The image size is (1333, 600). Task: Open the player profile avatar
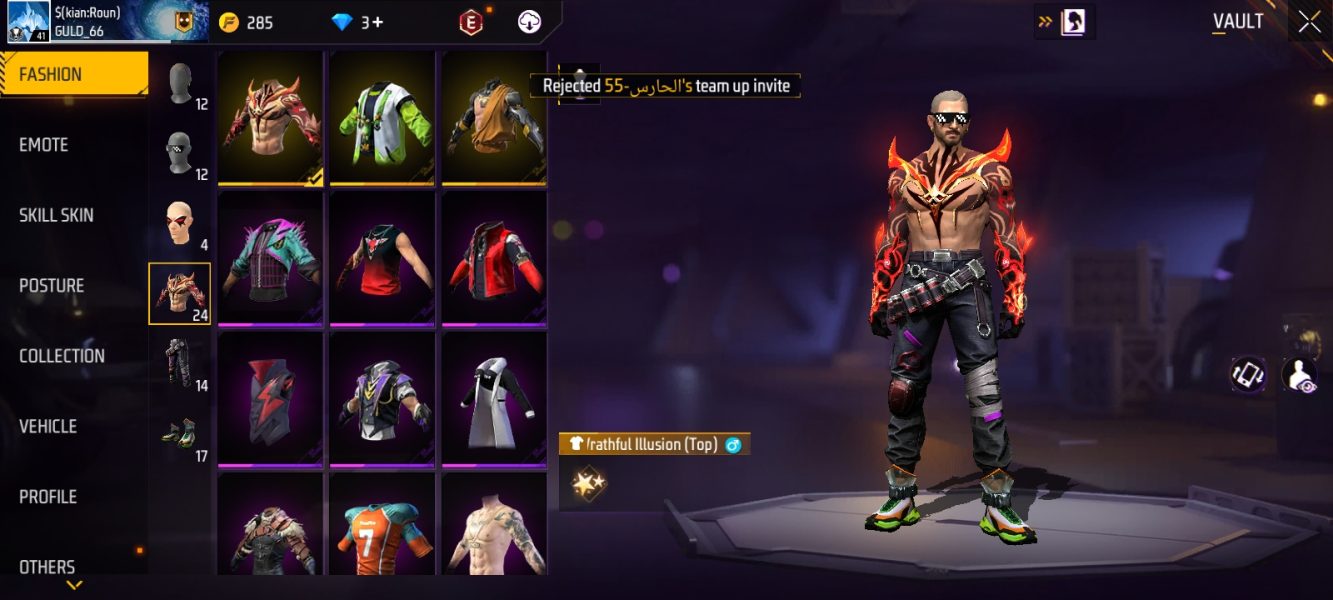pos(29,22)
